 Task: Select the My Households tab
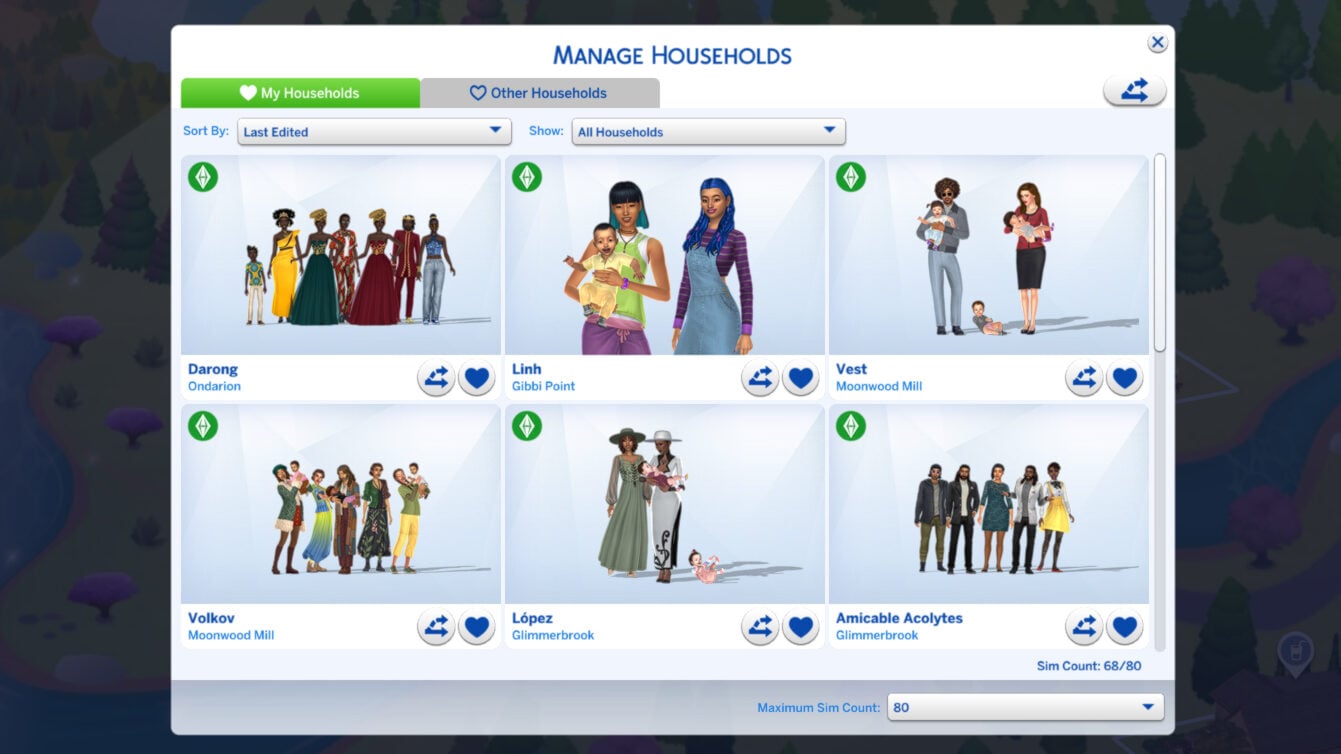(x=300, y=92)
